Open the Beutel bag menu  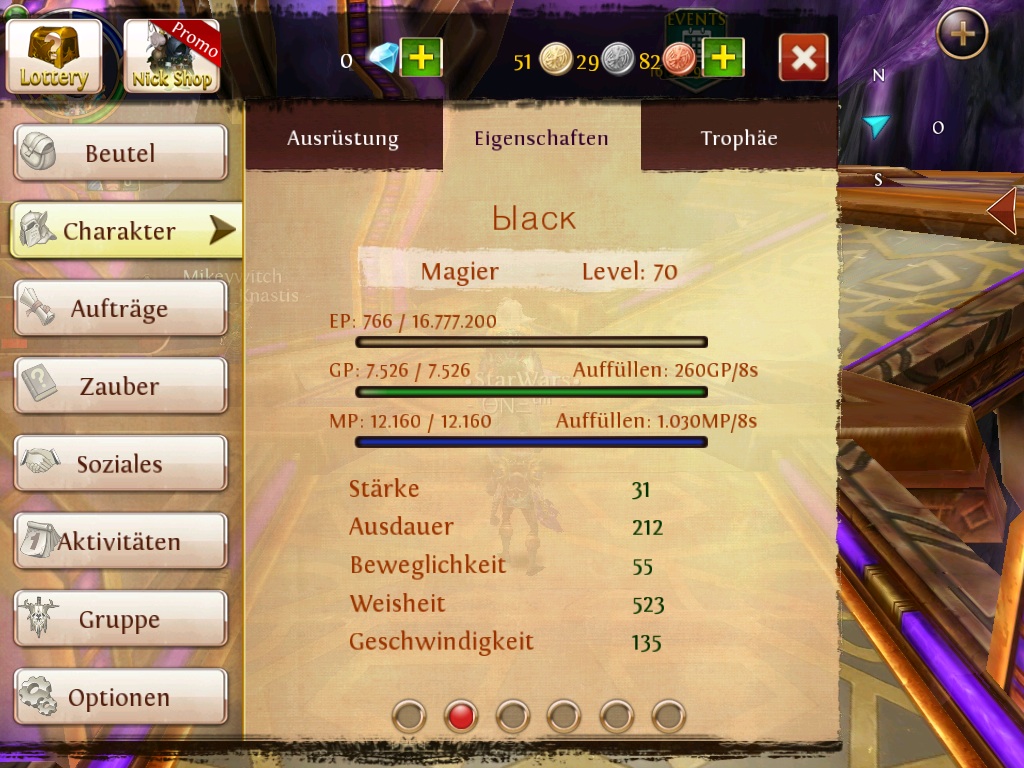120,153
